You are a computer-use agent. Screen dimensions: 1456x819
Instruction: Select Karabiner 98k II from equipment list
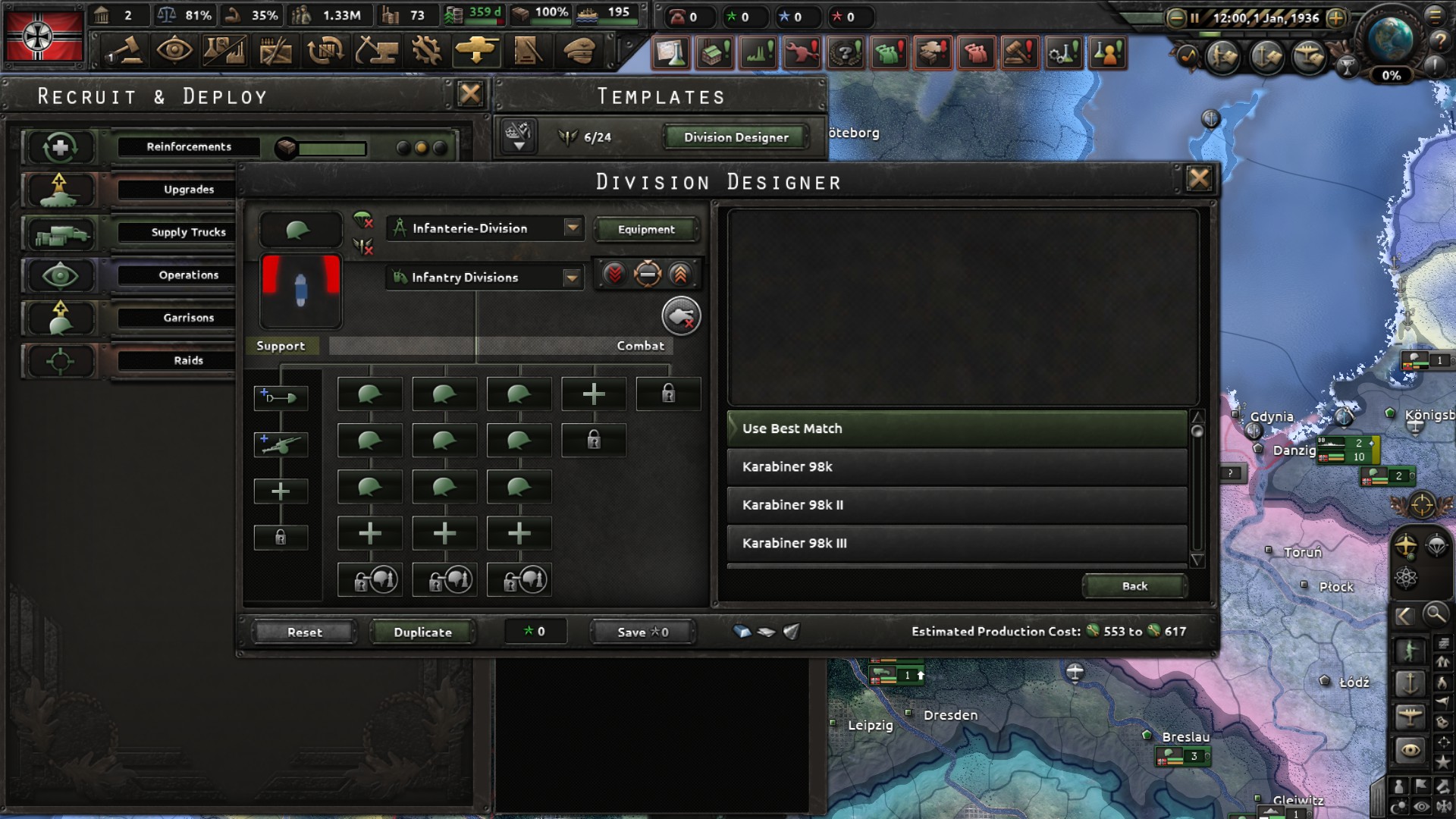click(955, 504)
